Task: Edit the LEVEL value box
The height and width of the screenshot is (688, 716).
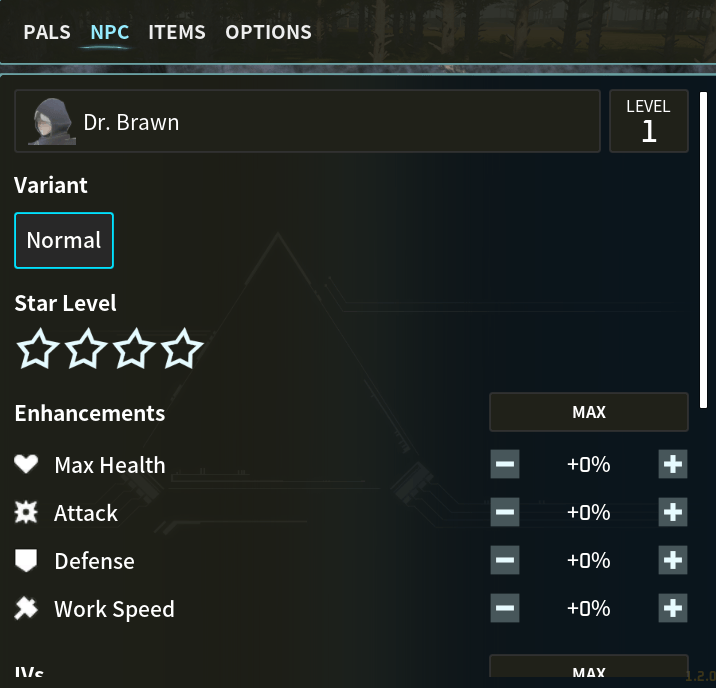Action: tap(648, 122)
